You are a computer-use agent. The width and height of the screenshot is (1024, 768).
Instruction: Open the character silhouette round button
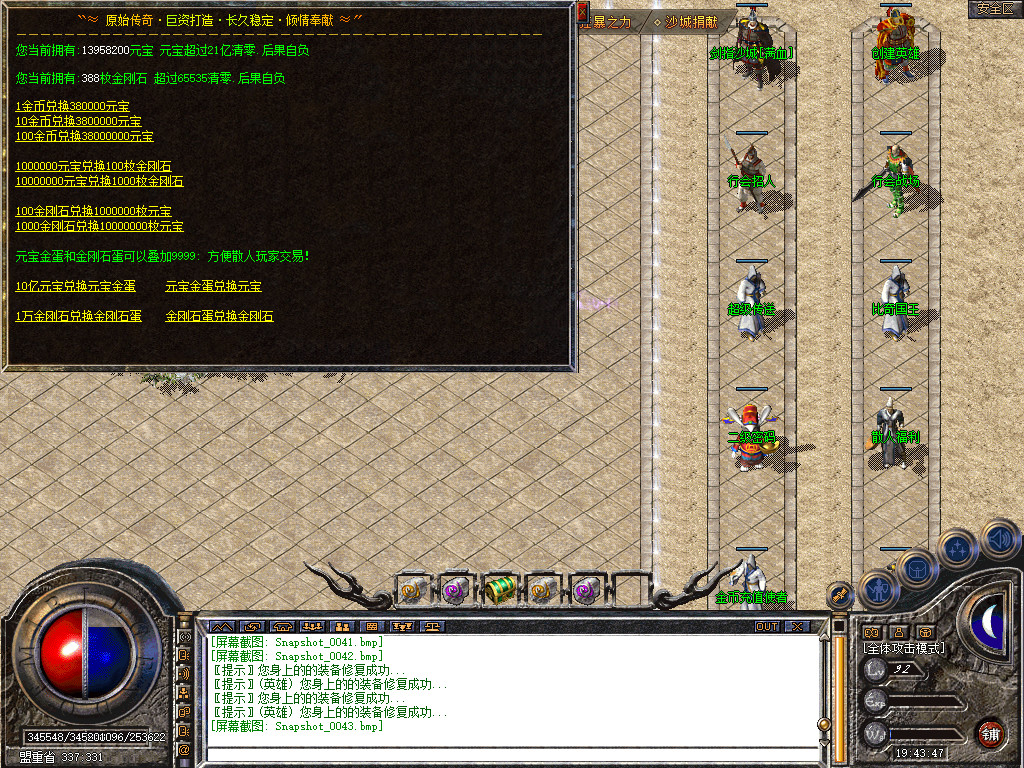881,590
